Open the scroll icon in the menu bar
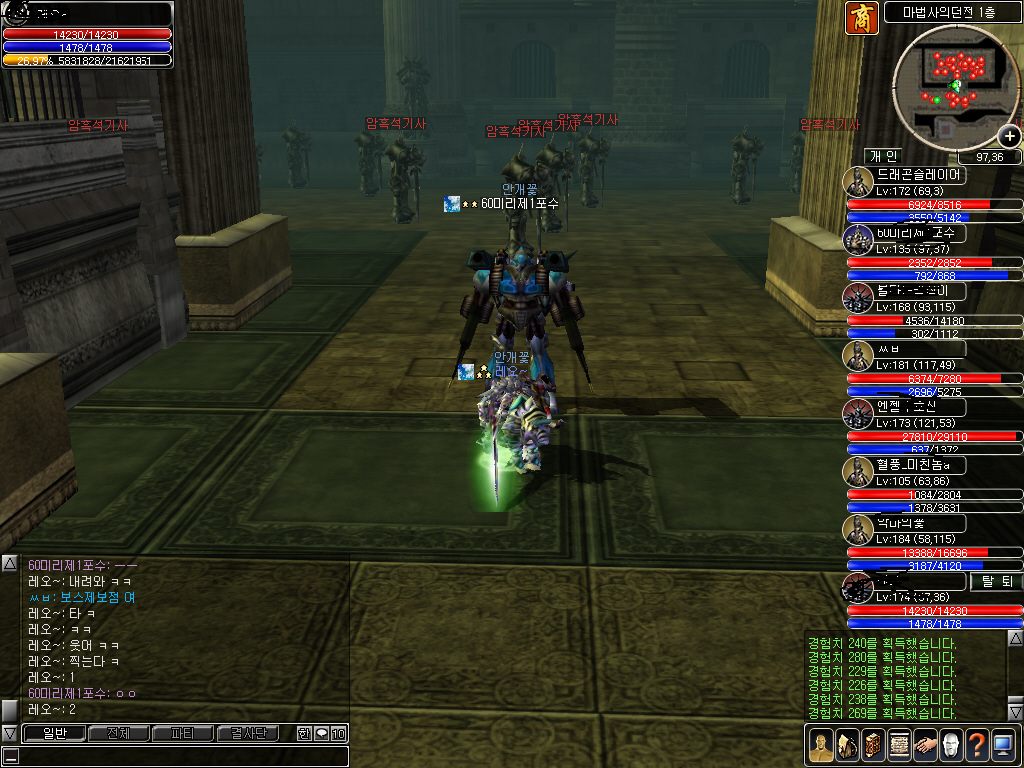The height and width of the screenshot is (768, 1024). (x=898, y=745)
